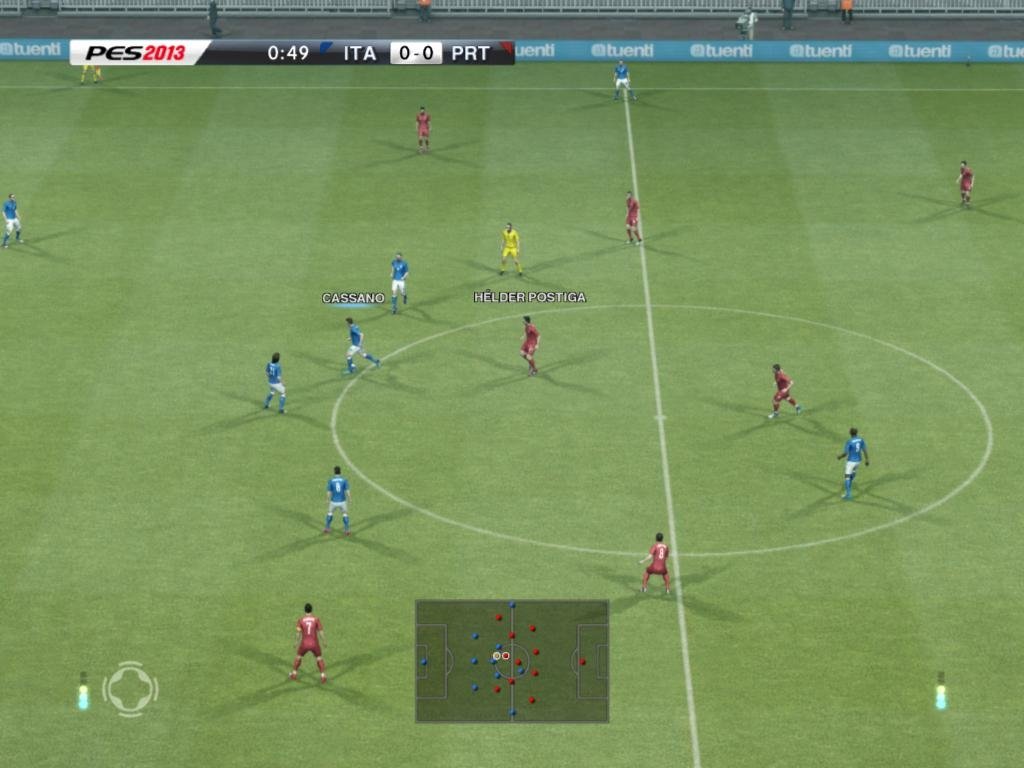The width and height of the screenshot is (1024, 768).
Task: Choose the CASSANO player name label
Action: [353, 298]
